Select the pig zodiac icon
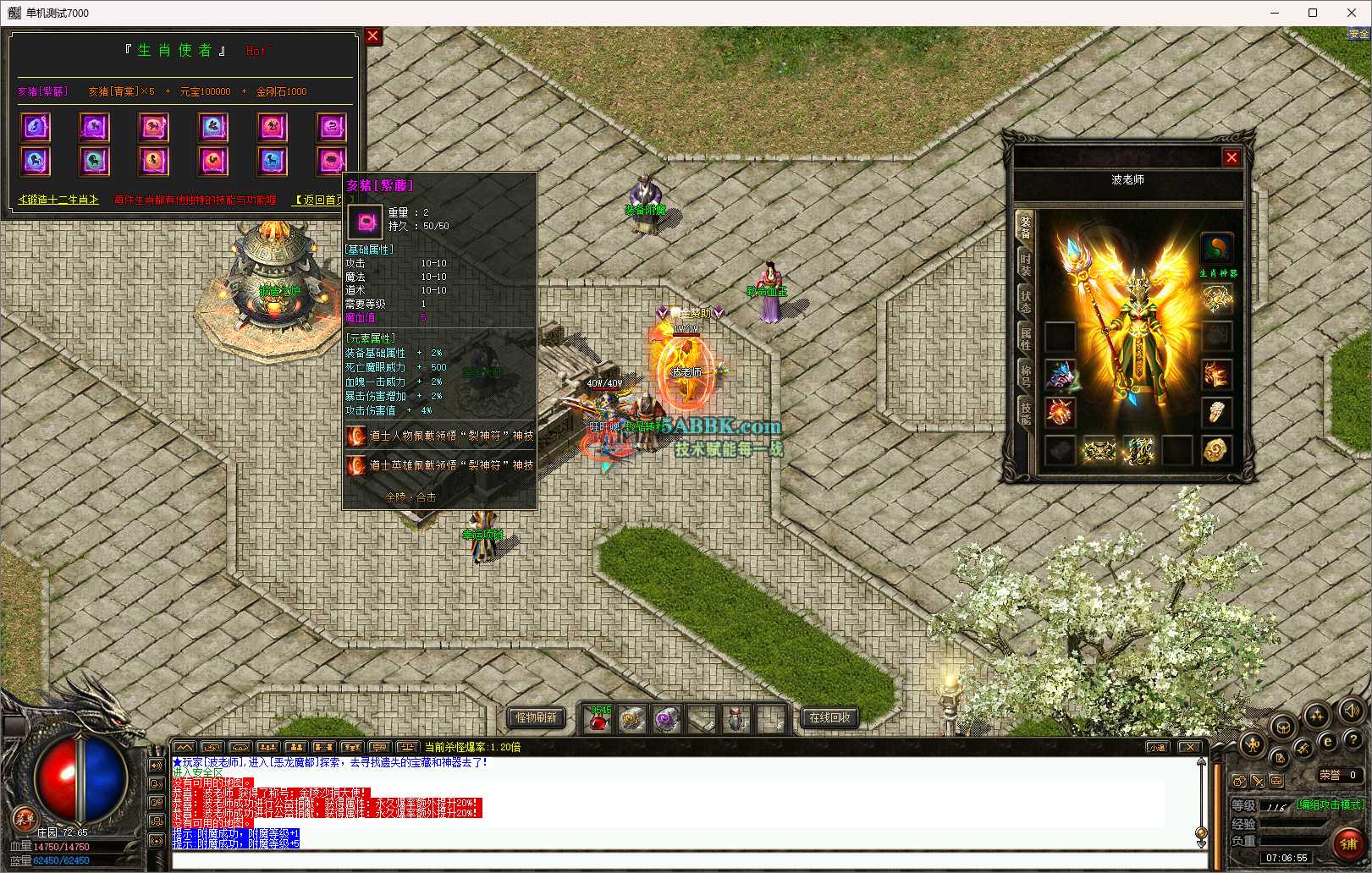The image size is (1372, 873). (x=332, y=160)
